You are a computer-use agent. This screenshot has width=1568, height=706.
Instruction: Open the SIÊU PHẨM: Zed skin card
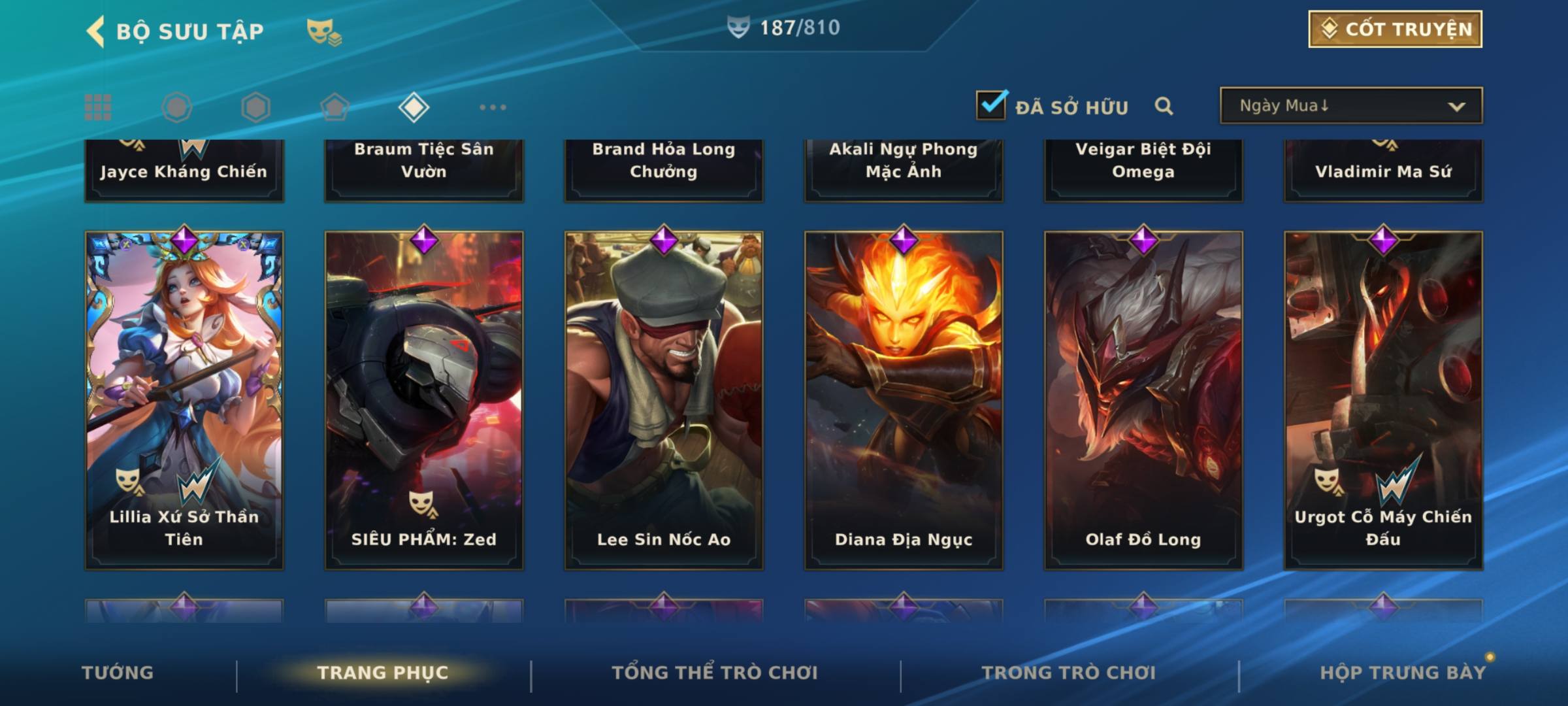424,400
